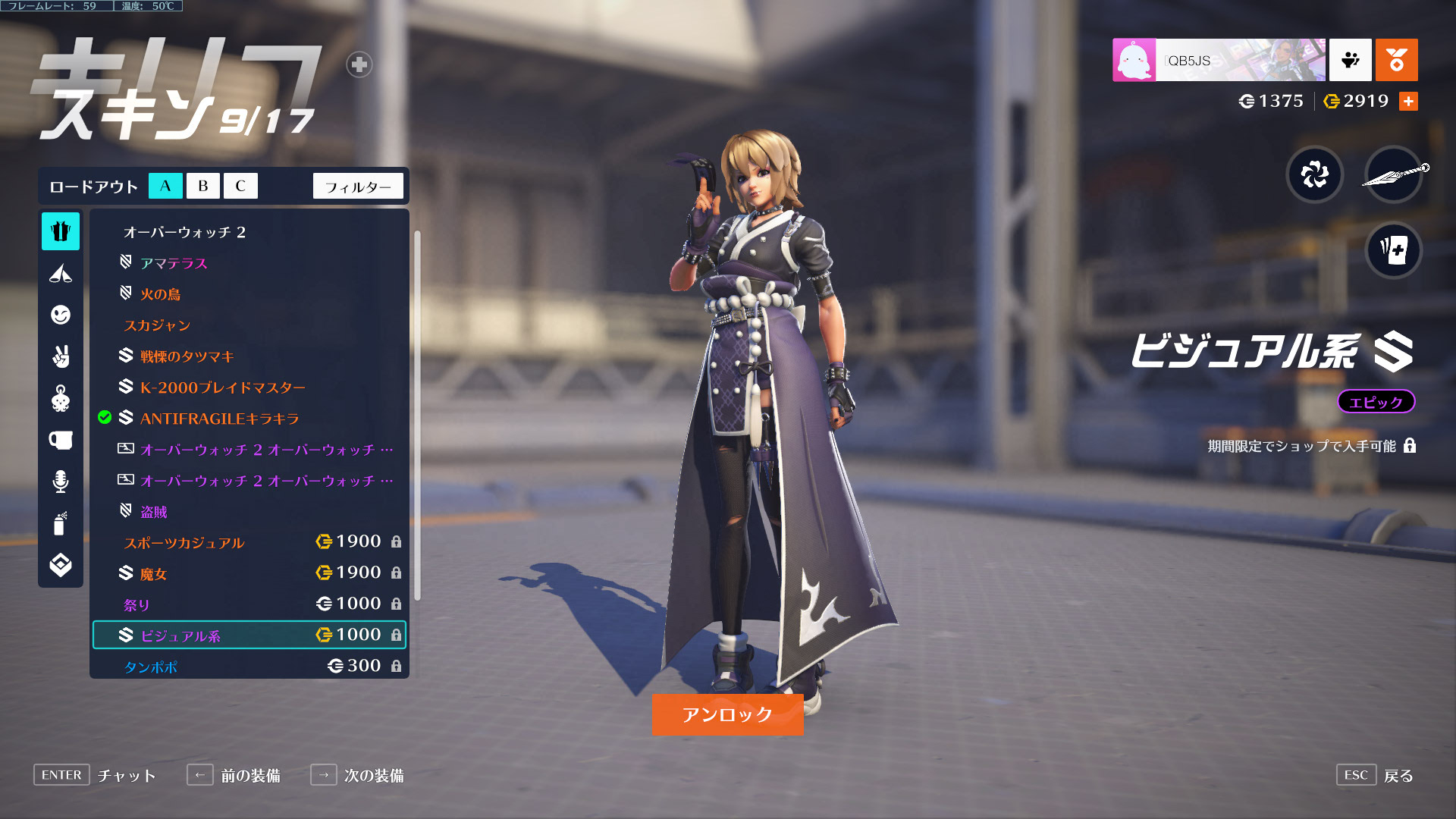Unlock the skin with the orange アンロック button
Viewport: 1456px width, 819px height.
click(727, 714)
